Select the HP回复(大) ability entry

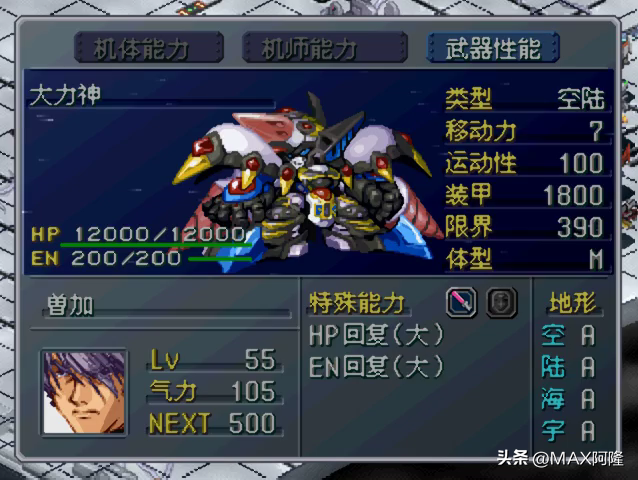(376, 335)
